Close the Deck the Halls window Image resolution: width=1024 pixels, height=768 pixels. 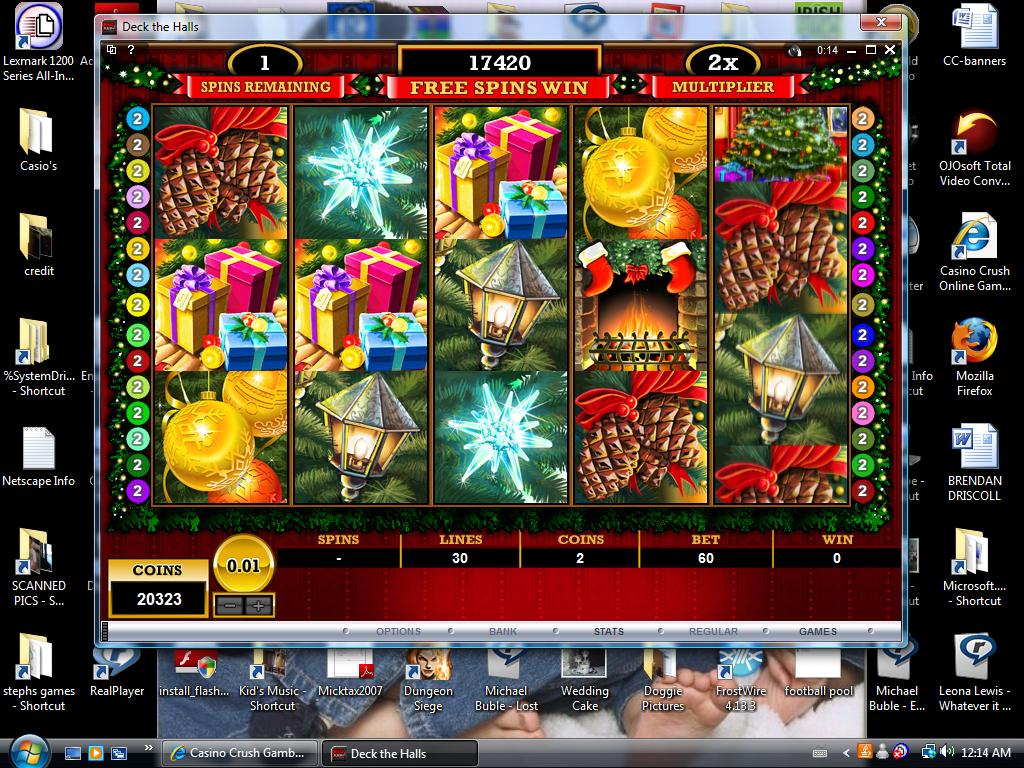pos(881,22)
